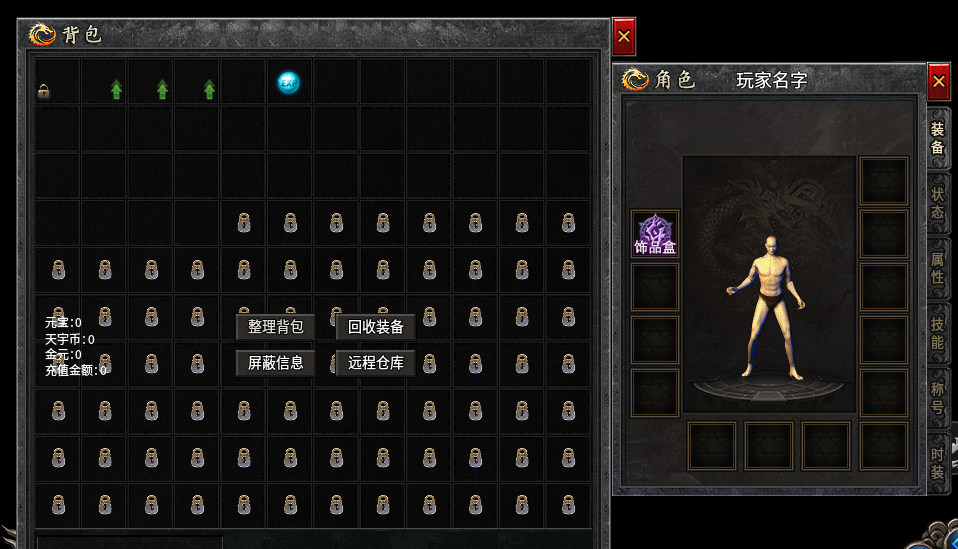The width and height of the screenshot is (958, 549).
Task: Open the 技能 skills tab
Action: click(x=938, y=331)
